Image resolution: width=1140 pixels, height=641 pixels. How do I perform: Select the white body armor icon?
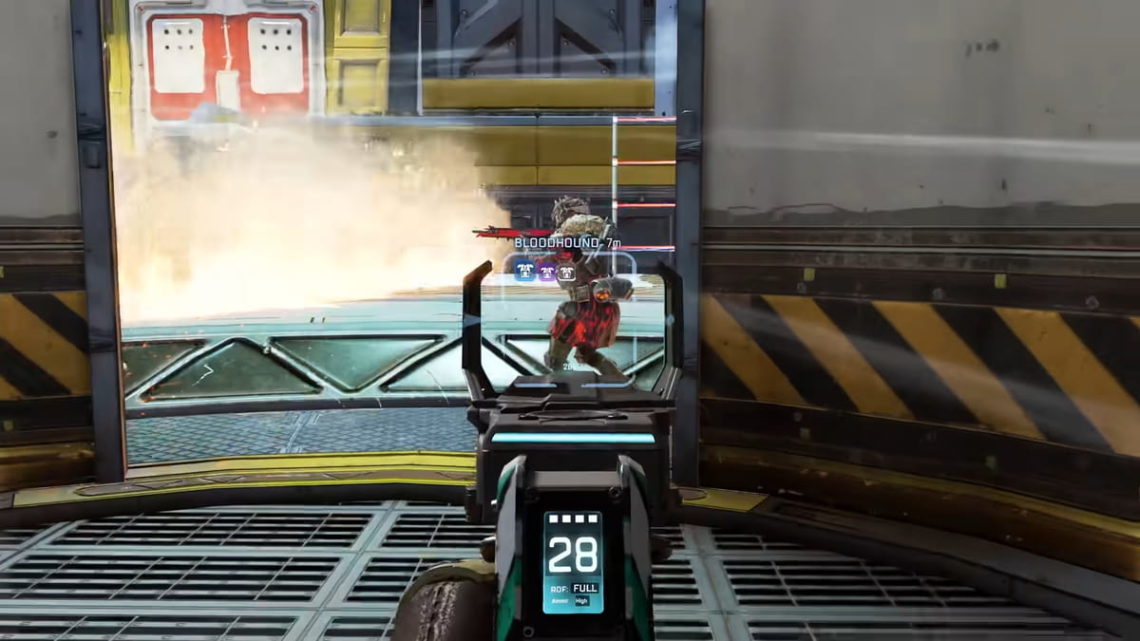[x=567, y=271]
